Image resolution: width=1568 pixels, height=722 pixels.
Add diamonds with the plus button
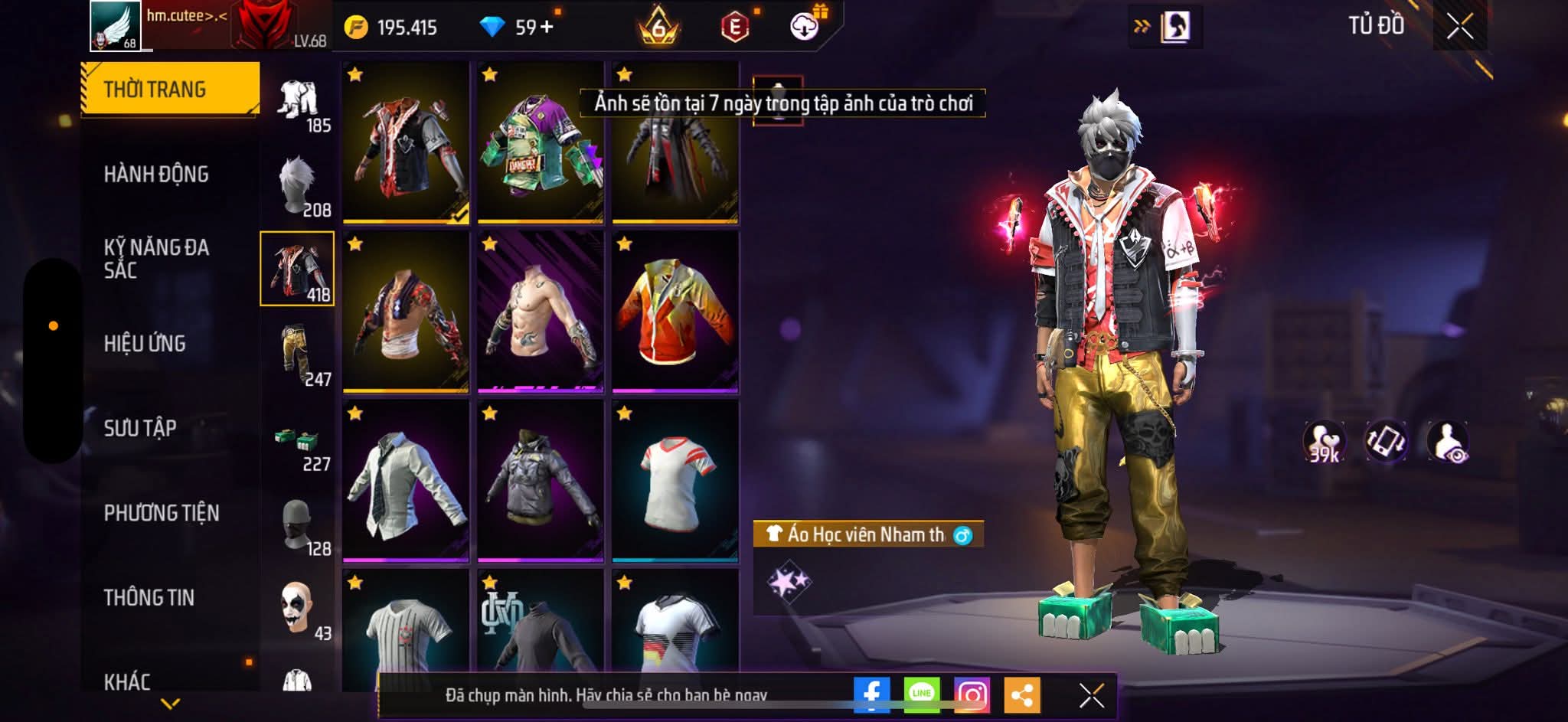click(547, 27)
